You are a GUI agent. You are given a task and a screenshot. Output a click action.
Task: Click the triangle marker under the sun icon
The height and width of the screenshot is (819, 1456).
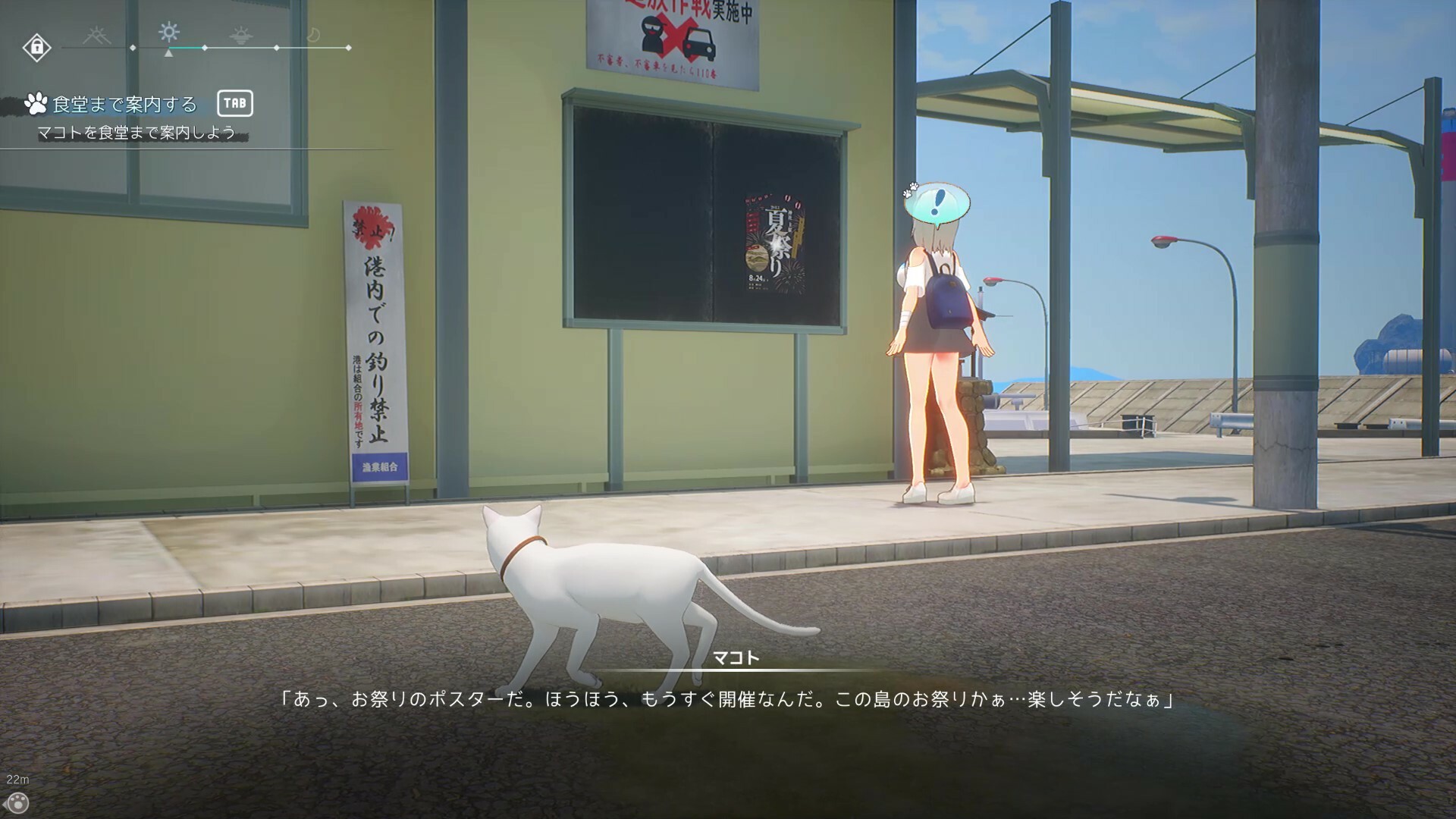(x=168, y=54)
